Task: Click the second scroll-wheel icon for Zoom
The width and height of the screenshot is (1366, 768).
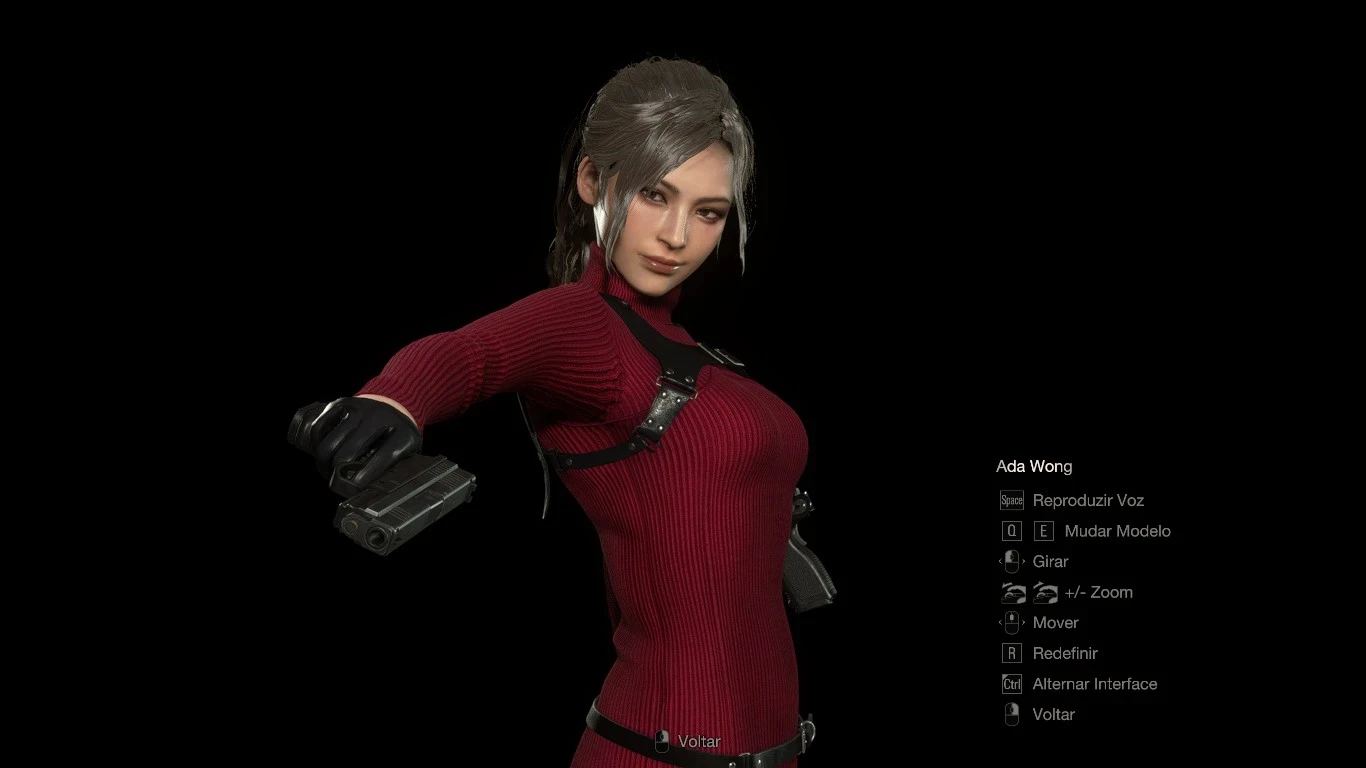Action: tap(1046, 592)
